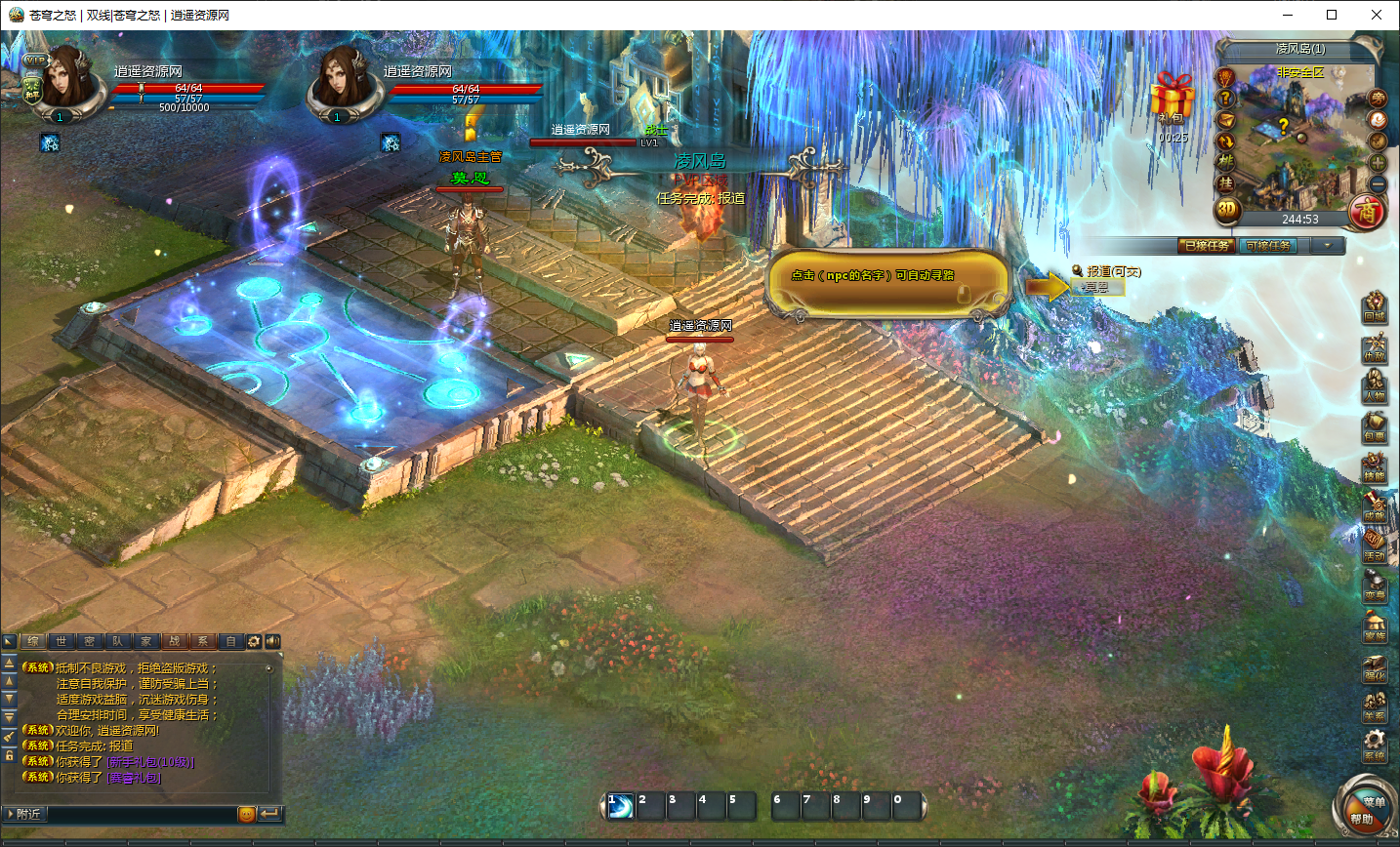This screenshot has height=847, width=1400.
Task: Switch to the 可接任务 quest tab
Action: [x=1269, y=245]
